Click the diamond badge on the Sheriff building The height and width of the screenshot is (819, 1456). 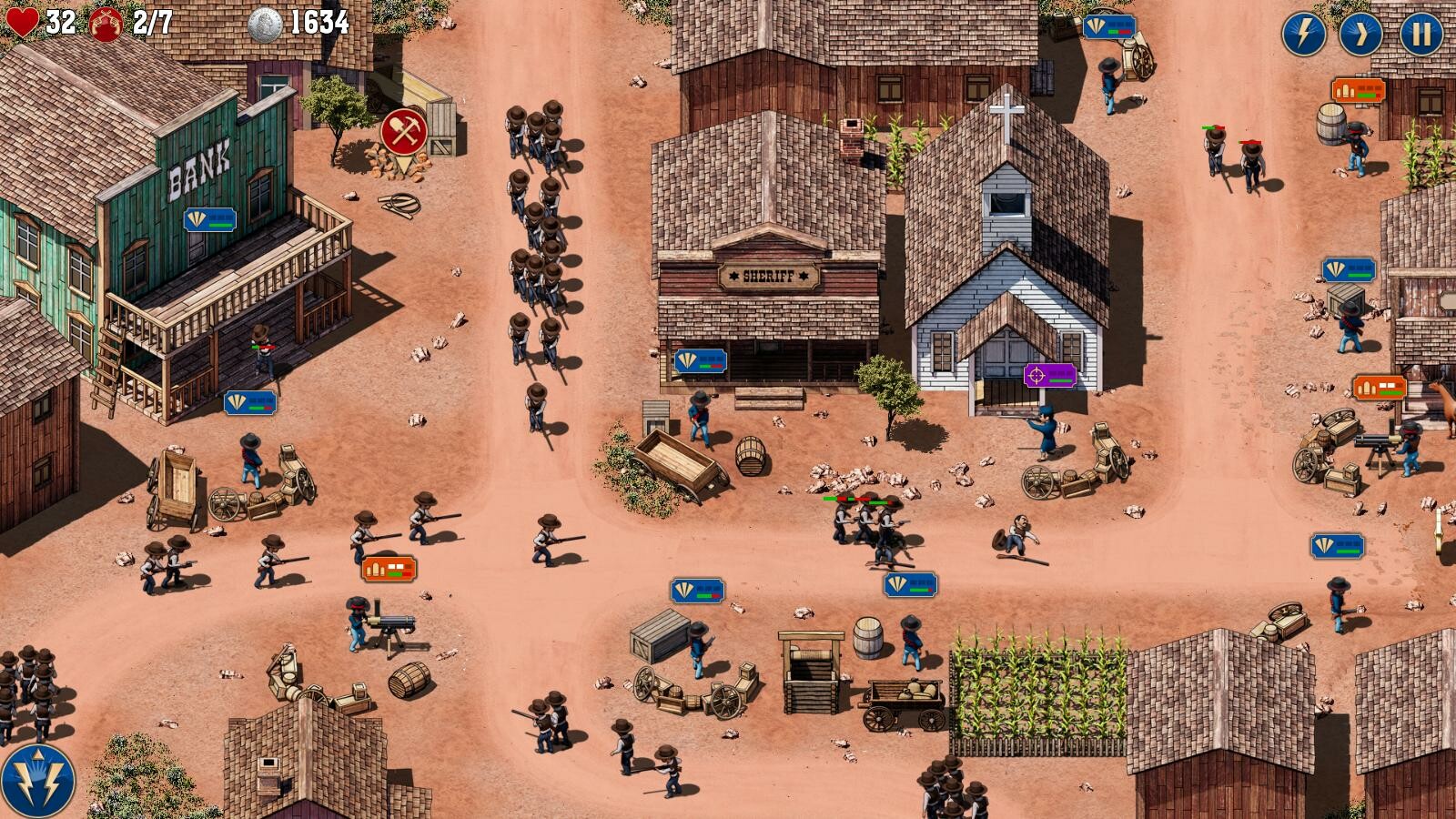click(702, 362)
